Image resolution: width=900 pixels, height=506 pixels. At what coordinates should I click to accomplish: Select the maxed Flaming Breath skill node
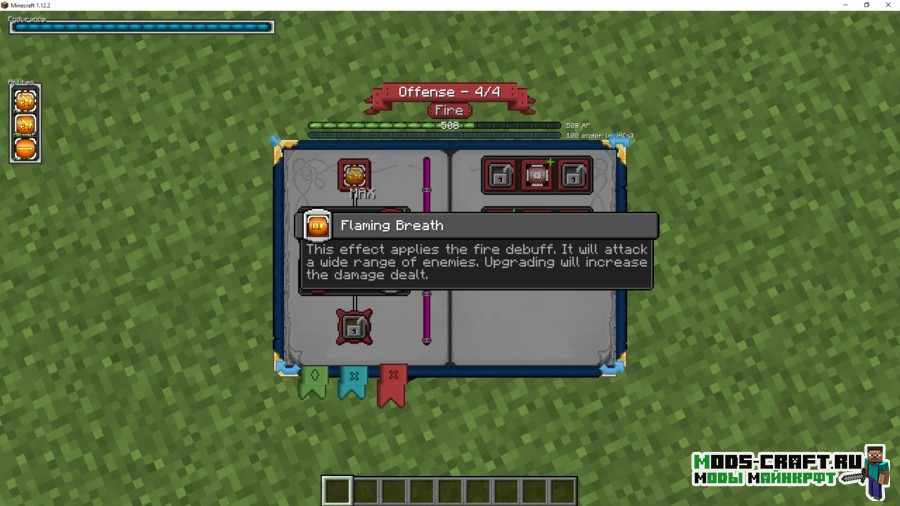tap(354, 175)
